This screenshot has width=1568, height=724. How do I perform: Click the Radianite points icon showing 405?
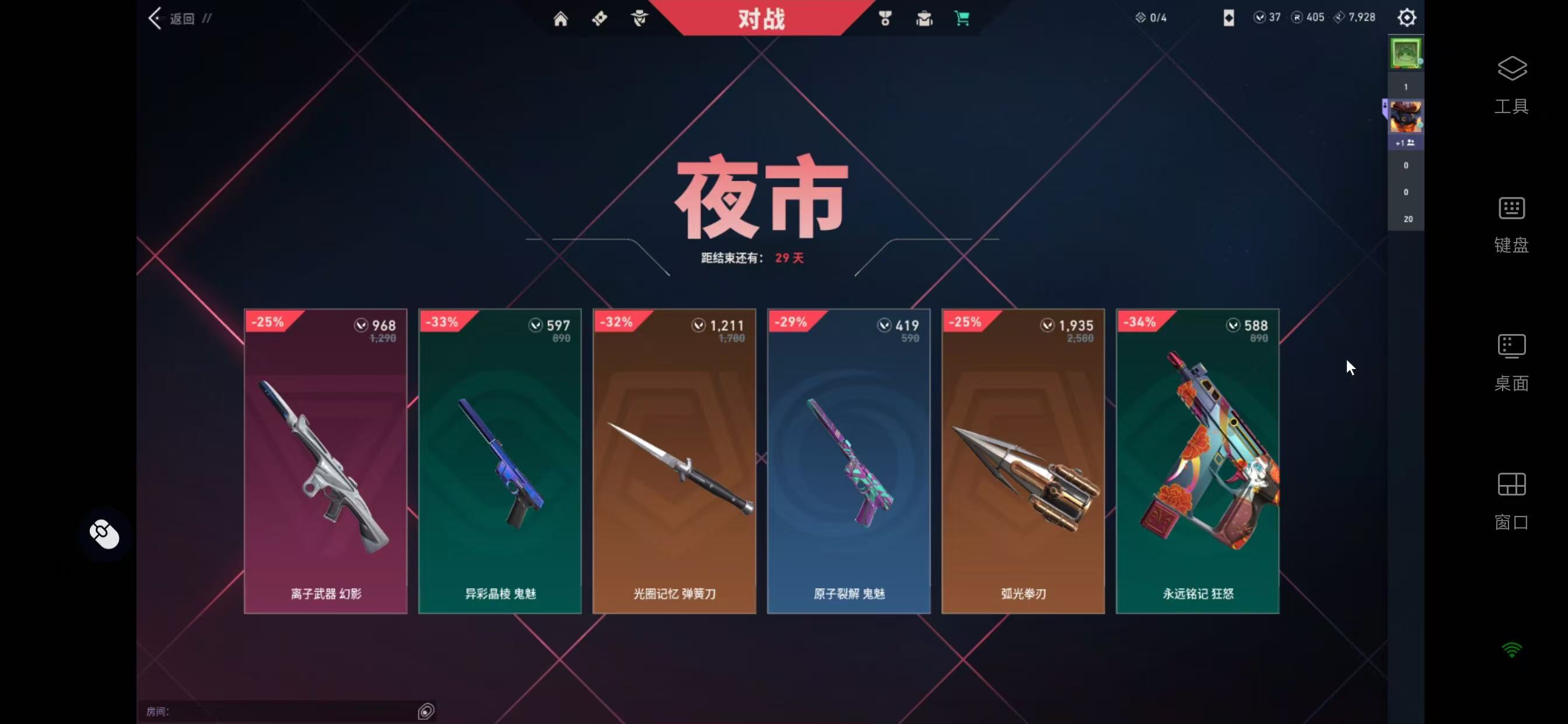pyautogui.click(x=1298, y=17)
